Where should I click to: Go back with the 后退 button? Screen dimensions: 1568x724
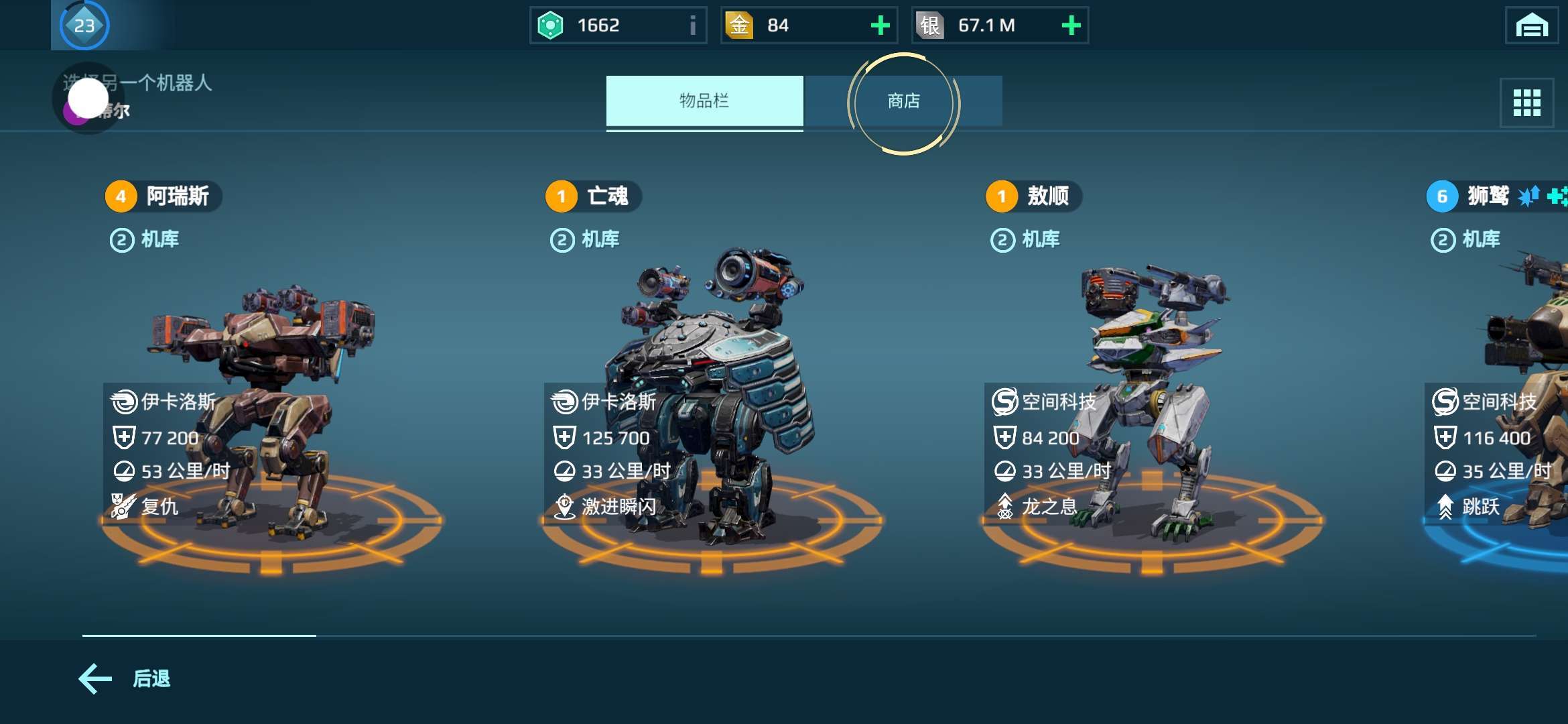(125, 679)
